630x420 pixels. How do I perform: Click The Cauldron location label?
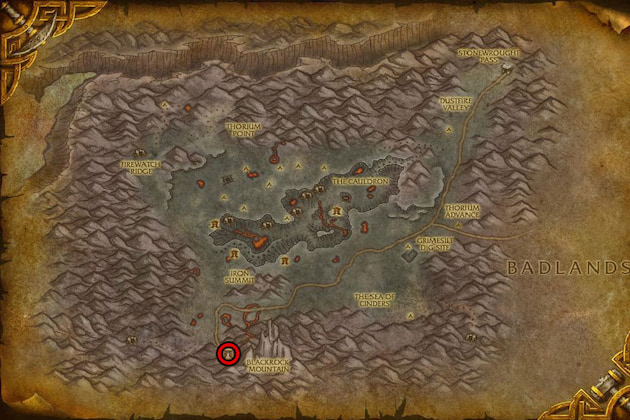tap(351, 181)
